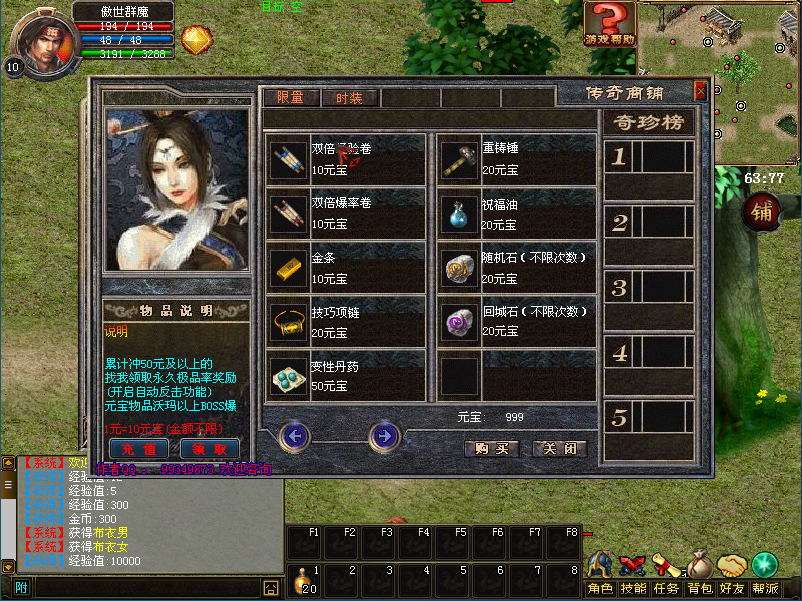The image size is (802, 601).
Task: Choose the 重铸锤 reforging hammer
Action: pos(460,159)
